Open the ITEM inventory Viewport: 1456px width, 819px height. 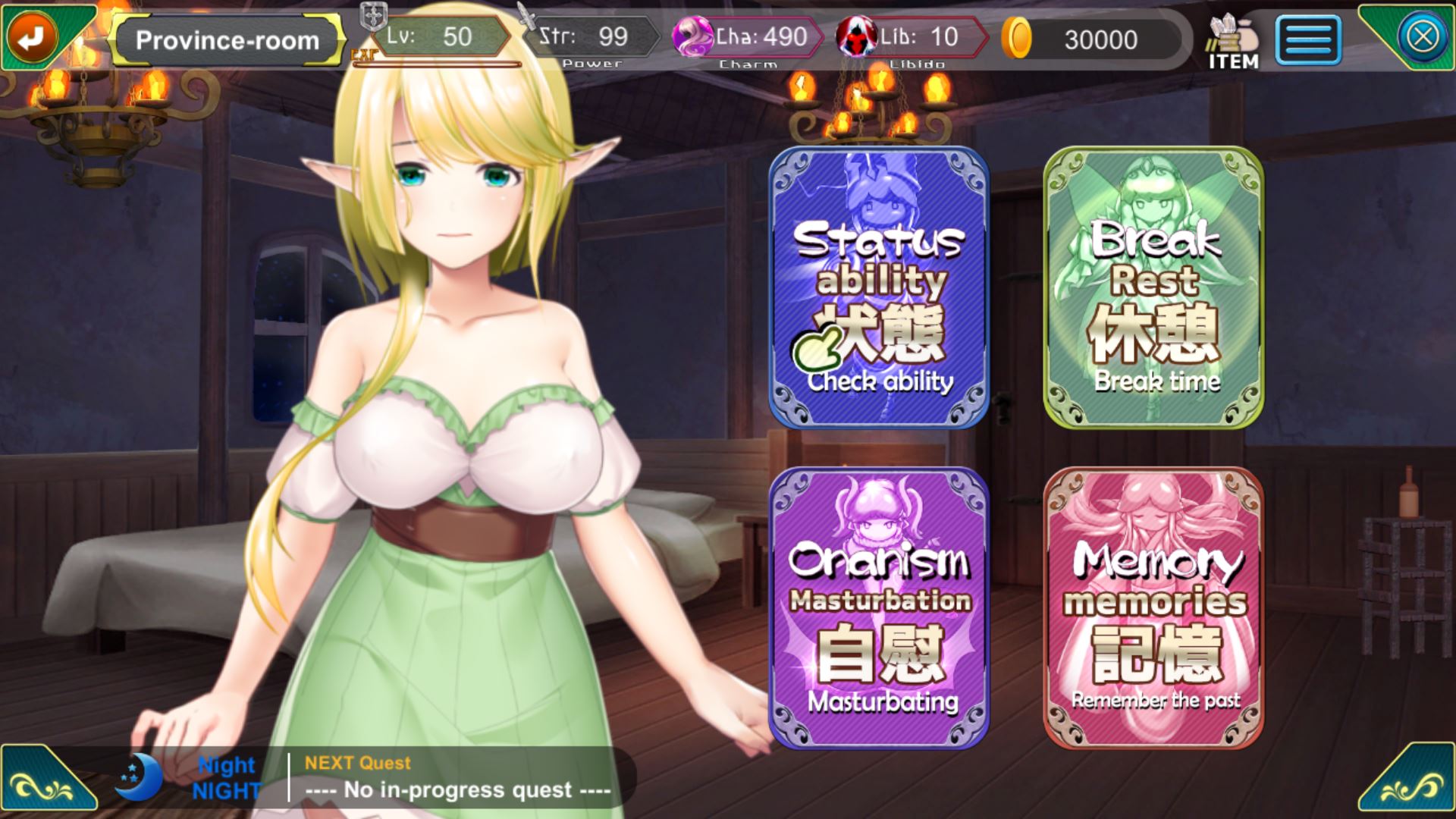pyautogui.click(x=1233, y=42)
